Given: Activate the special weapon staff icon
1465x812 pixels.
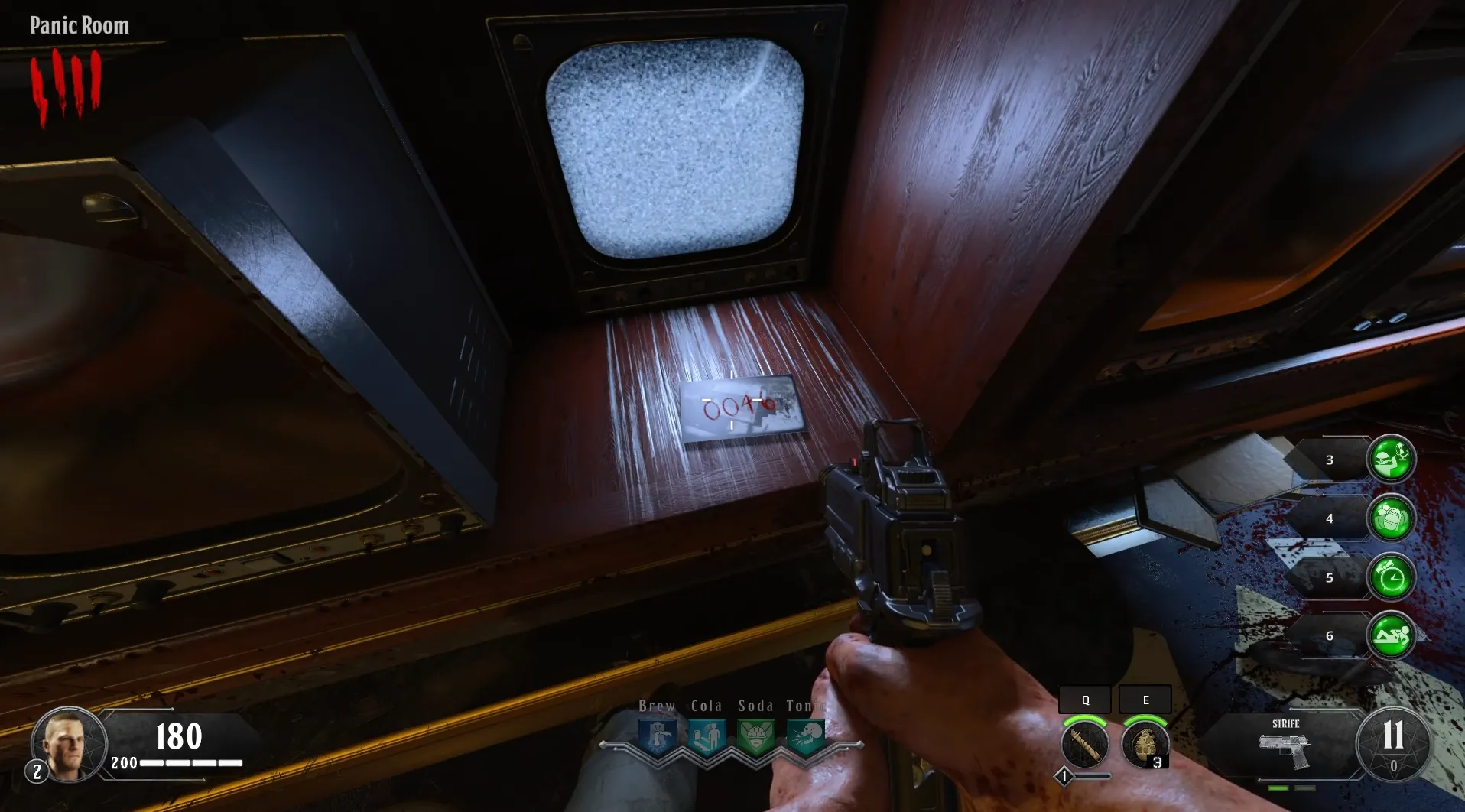Looking at the screenshot, I should pos(1084,745).
